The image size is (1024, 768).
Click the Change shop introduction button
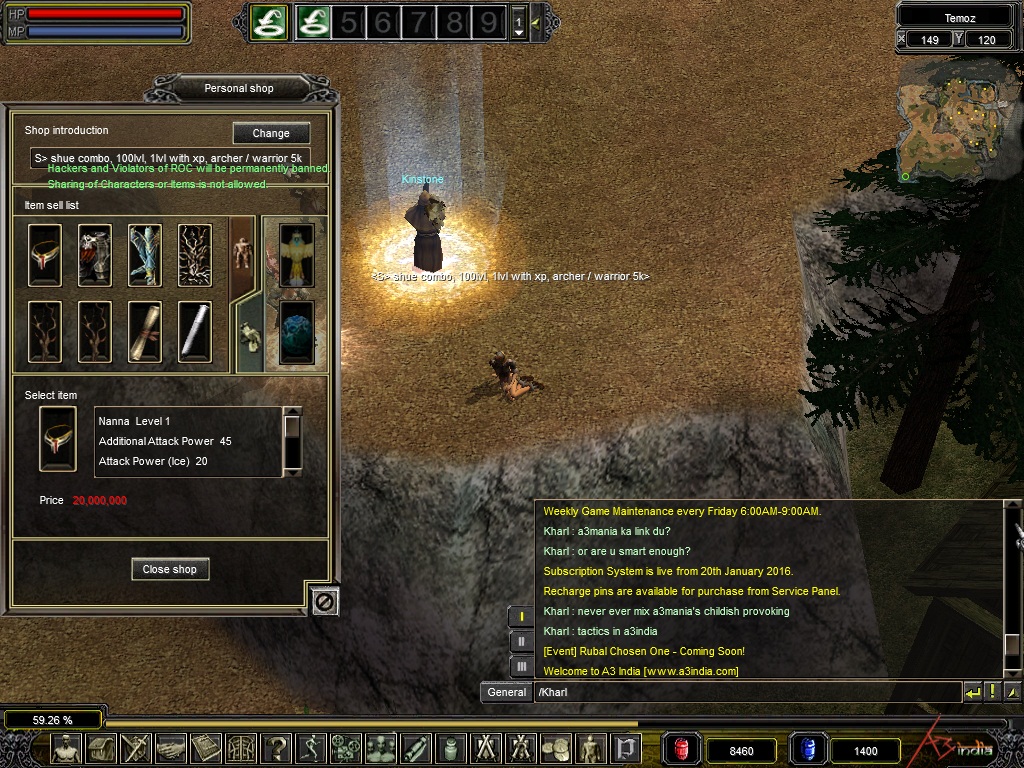coord(271,133)
